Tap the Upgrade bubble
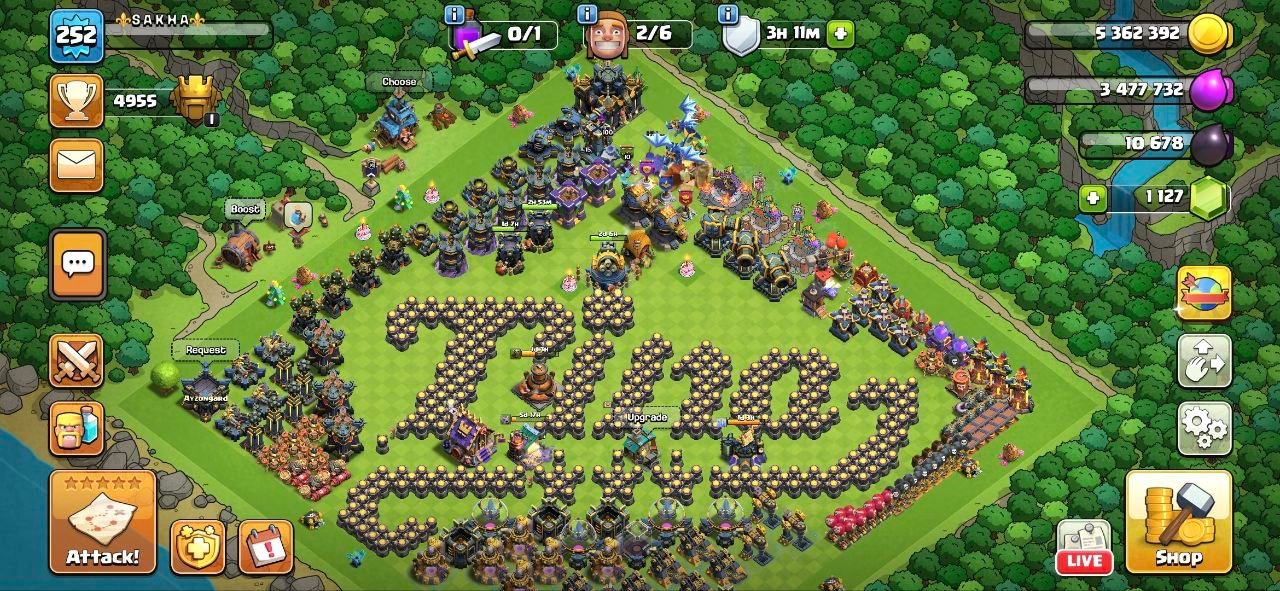 (646, 417)
